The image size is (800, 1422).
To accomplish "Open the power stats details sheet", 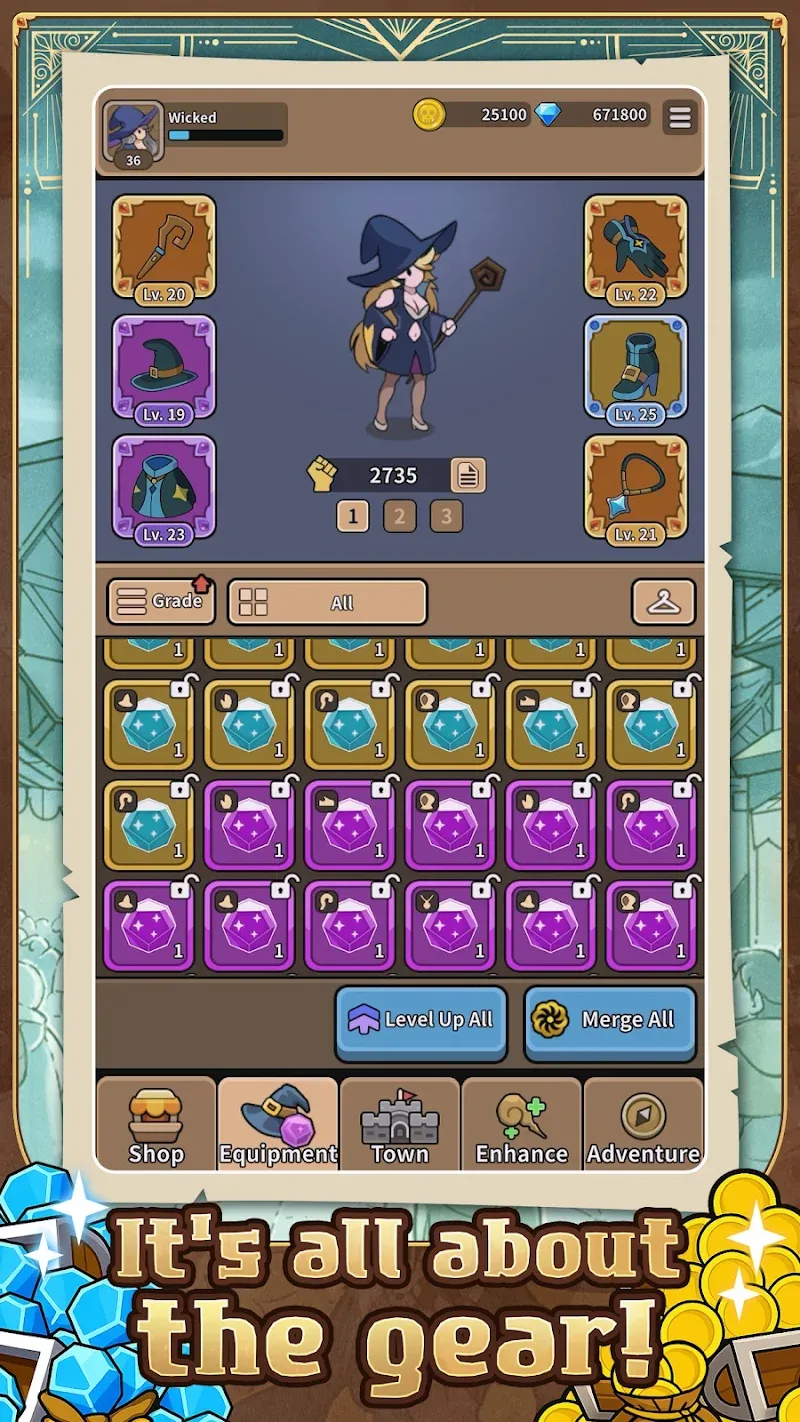I will coord(468,475).
